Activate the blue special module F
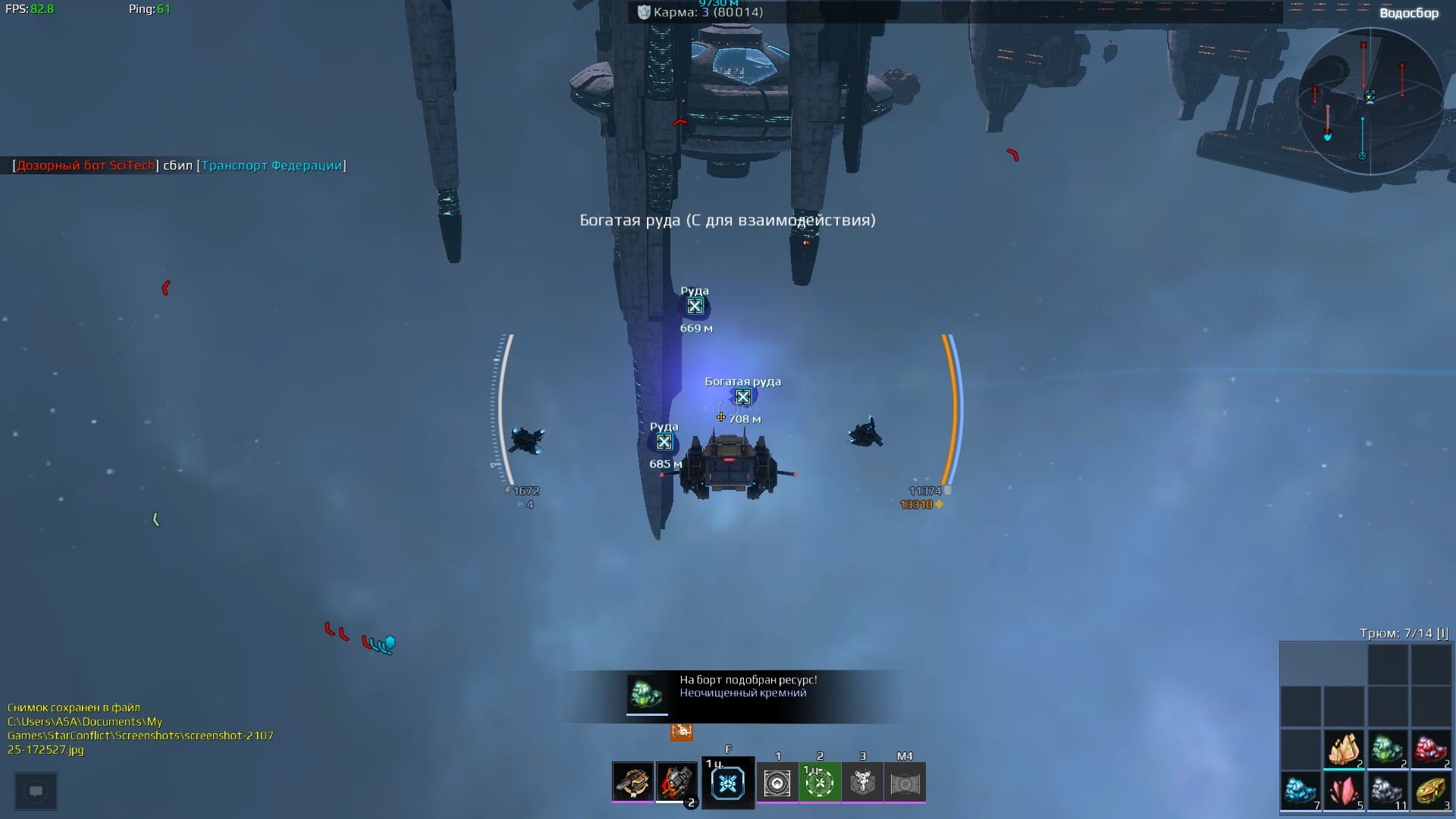This screenshot has width=1456, height=819. 728,783
